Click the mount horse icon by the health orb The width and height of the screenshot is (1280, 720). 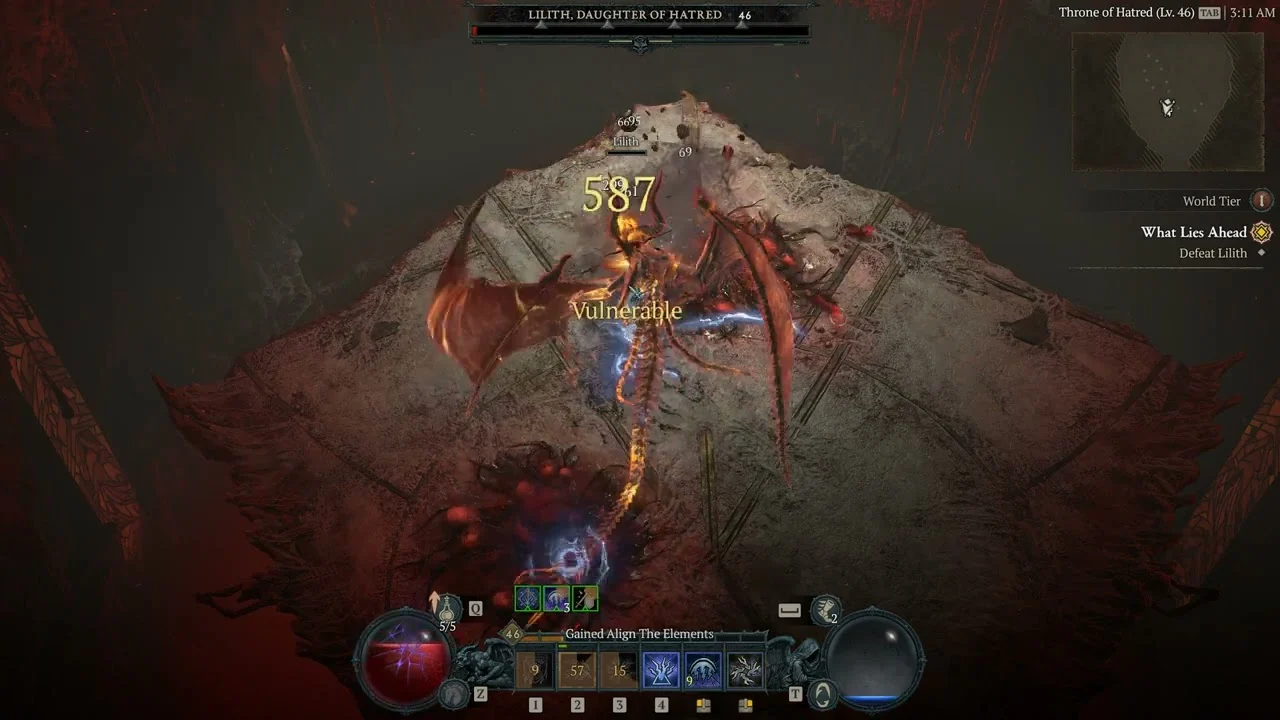pos(455,692)
